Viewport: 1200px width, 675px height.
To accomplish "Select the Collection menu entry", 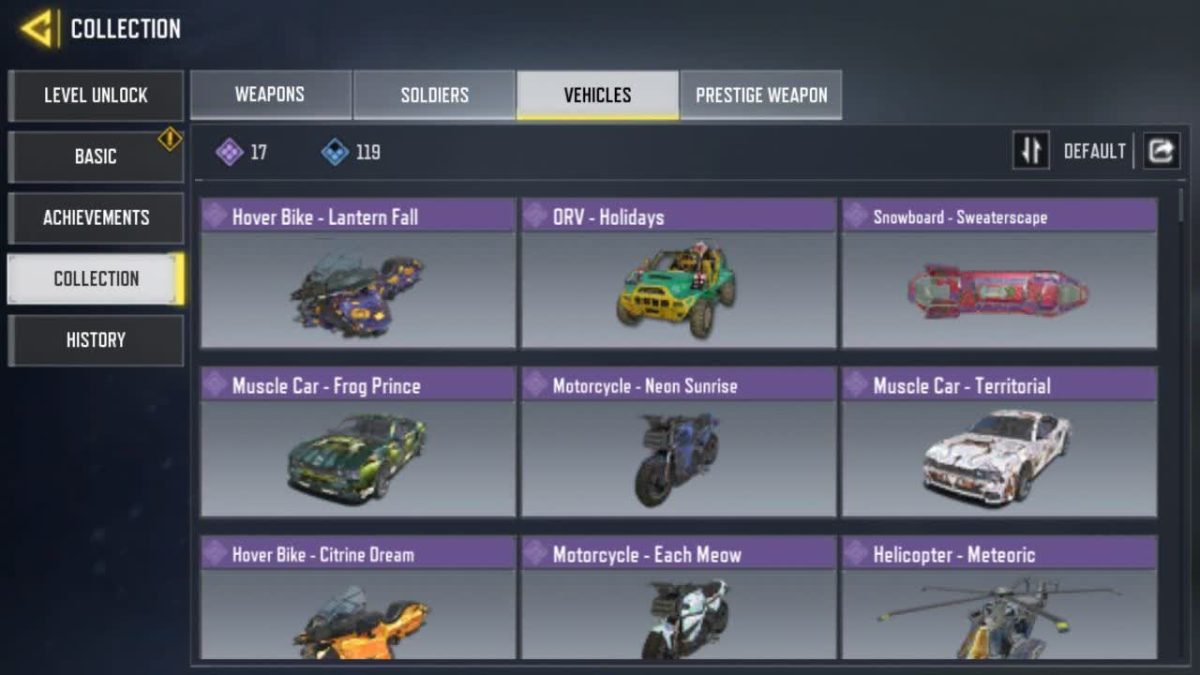I will click(95, 279).
